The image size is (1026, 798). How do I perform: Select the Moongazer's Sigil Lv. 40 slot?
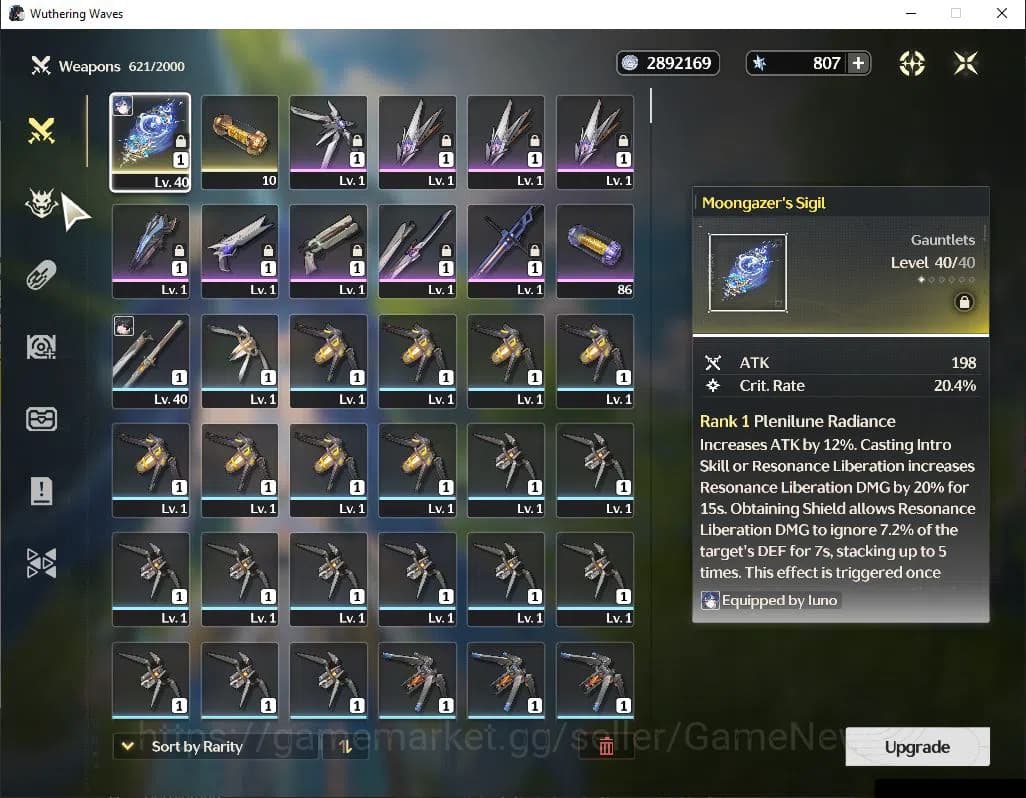(x=150, y=141)
